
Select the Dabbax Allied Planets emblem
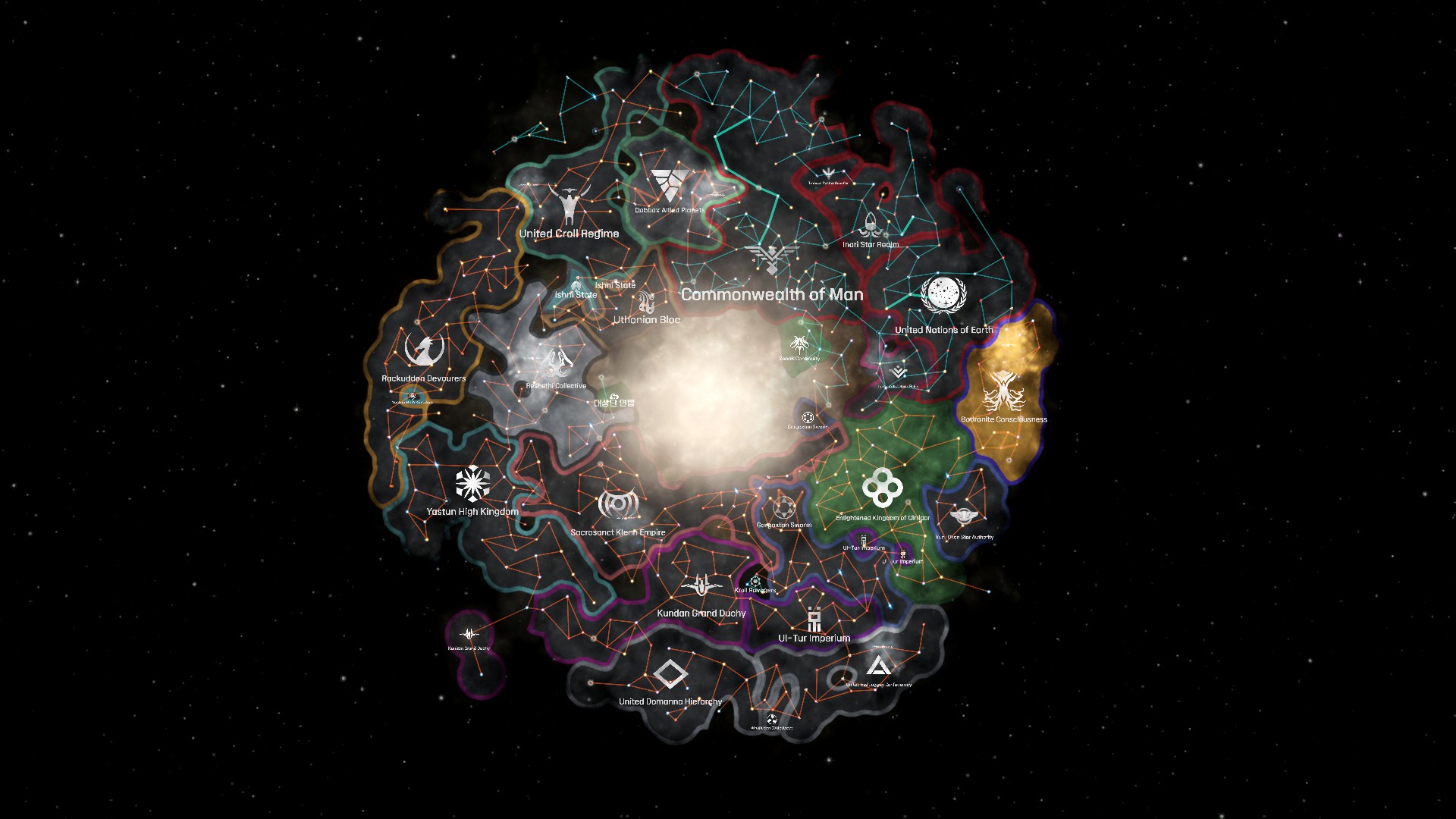(670, 186)
